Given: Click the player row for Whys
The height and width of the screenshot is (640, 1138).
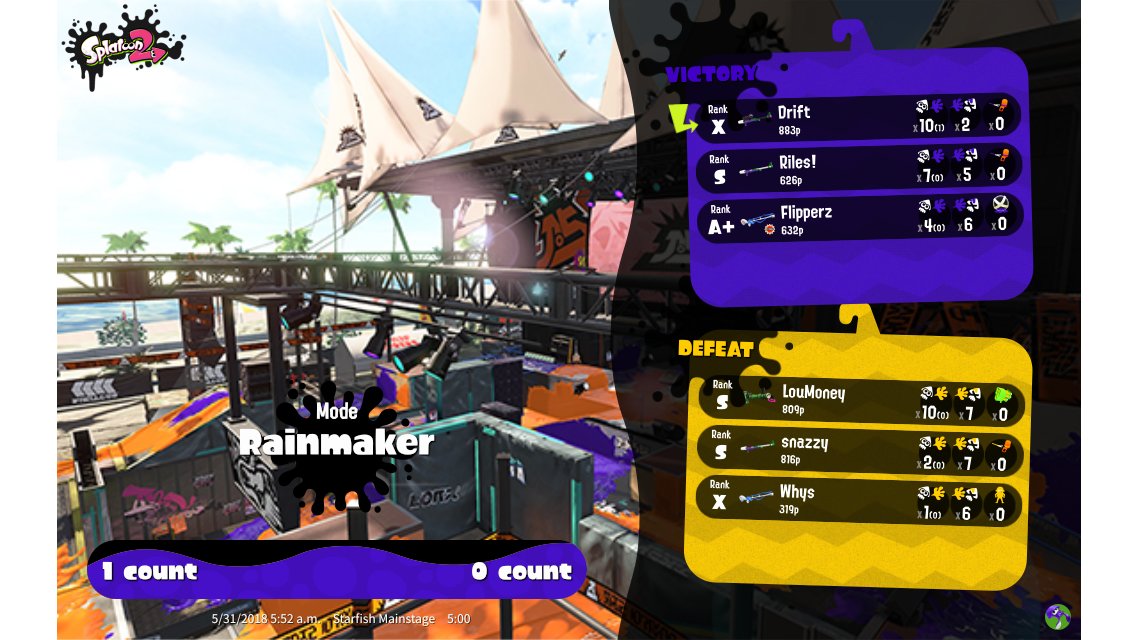Looking at the screenshot, I should coord(860,501).
